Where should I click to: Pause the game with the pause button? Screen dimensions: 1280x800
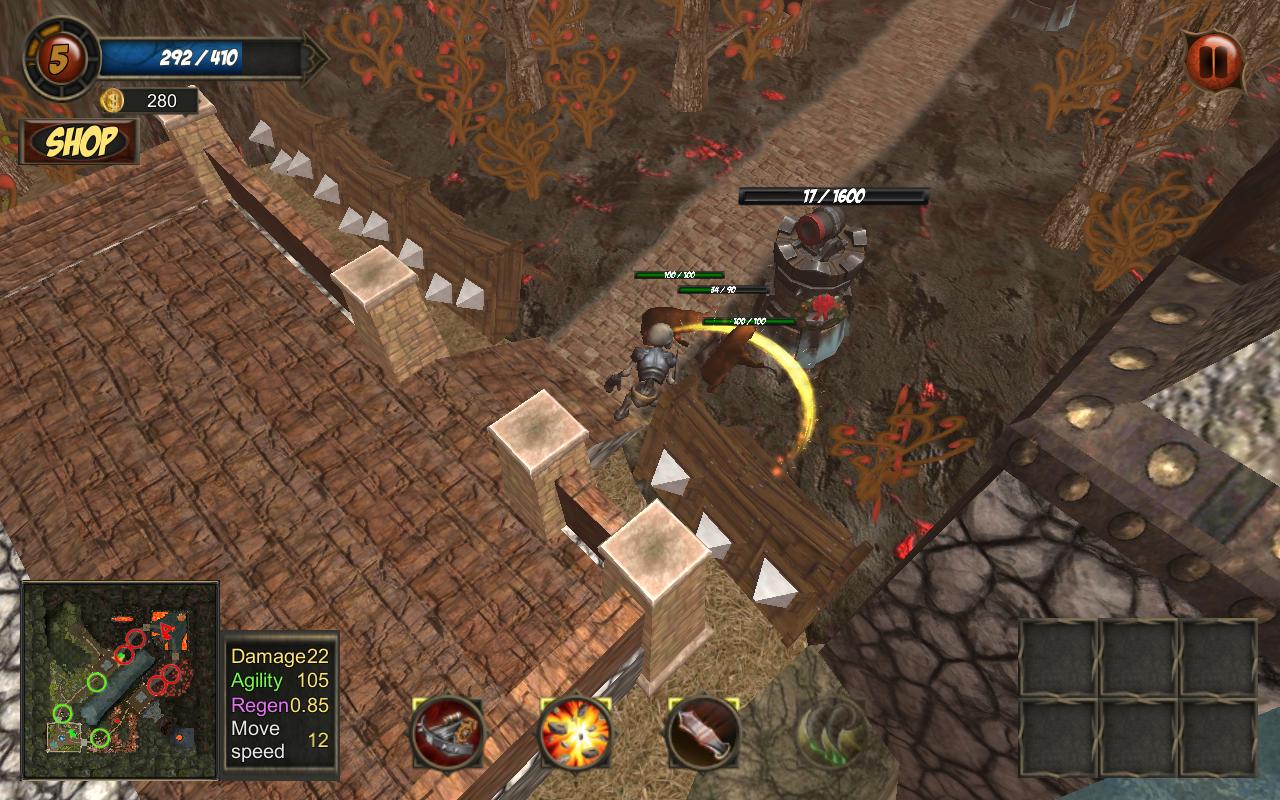(1214, 61)
